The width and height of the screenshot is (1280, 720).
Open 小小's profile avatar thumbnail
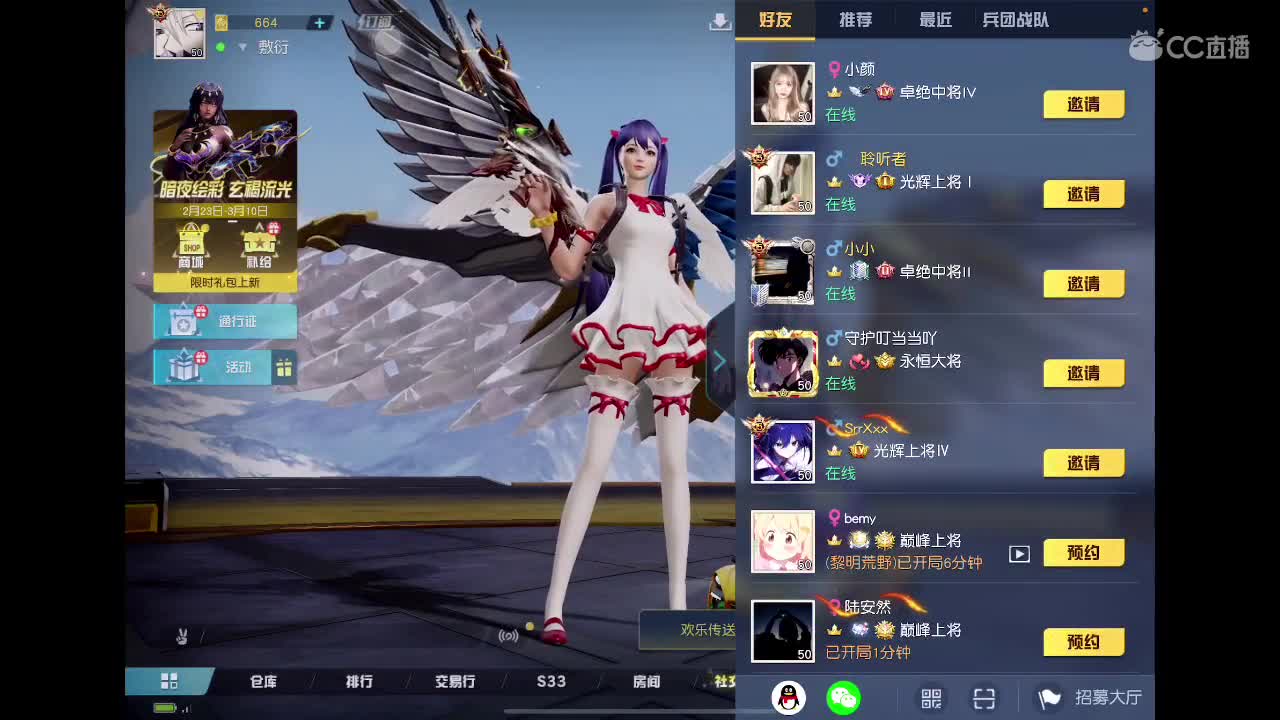point(783,271)
